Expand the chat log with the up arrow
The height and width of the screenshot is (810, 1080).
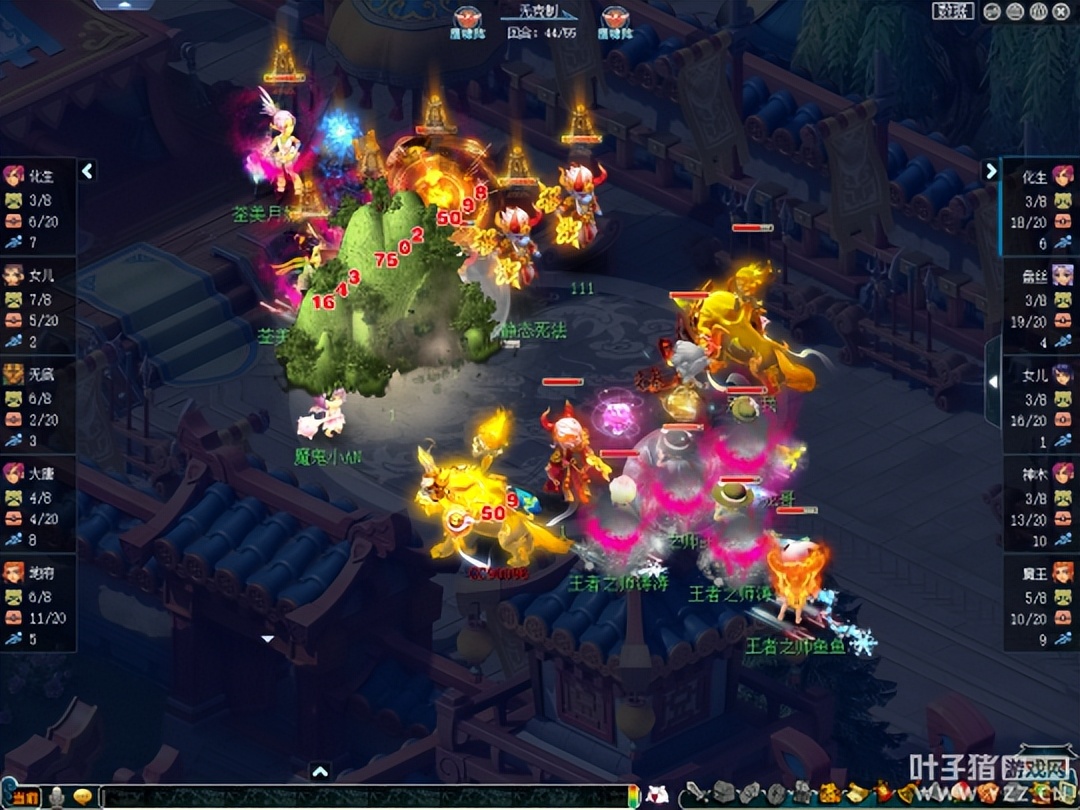pyautogui.click(x=320, y=771)
